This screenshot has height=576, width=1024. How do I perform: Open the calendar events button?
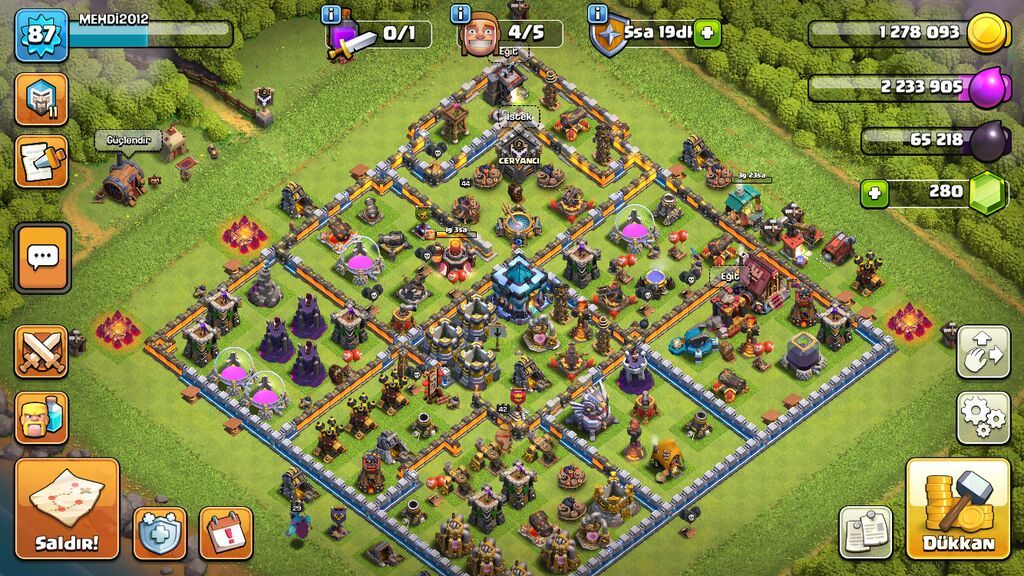coord(225,532)
